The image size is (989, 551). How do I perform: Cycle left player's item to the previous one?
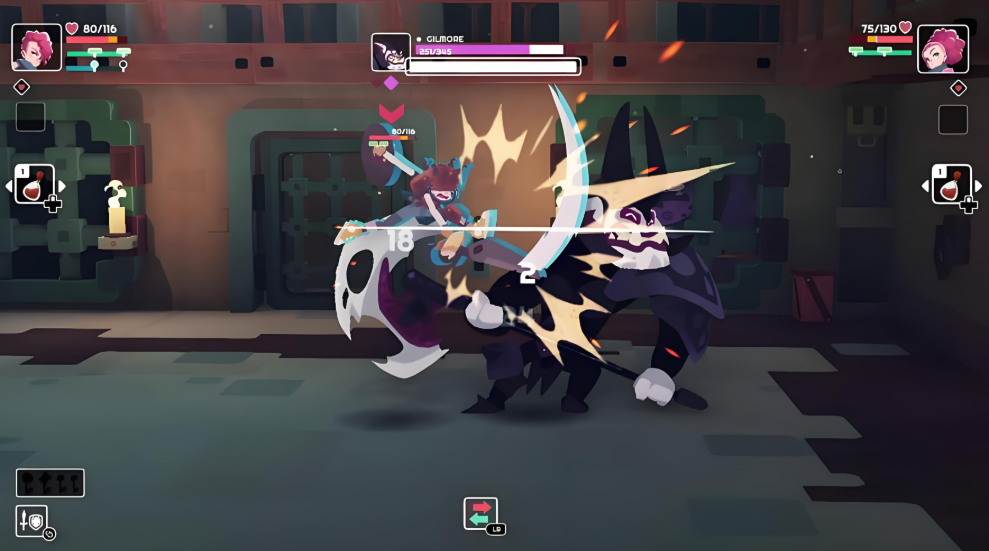(9, 186)
